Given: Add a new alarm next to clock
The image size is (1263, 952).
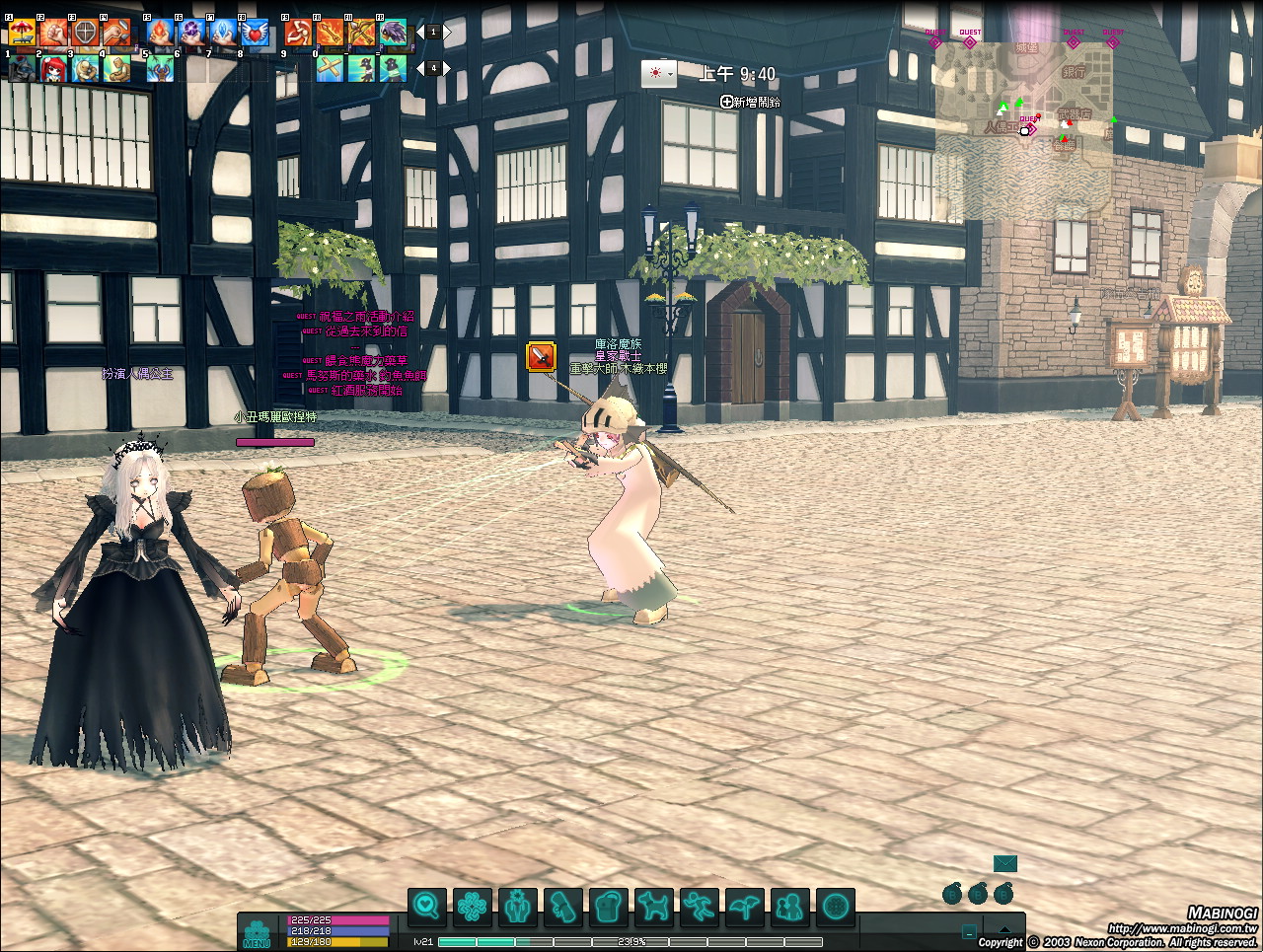Looking at the screenshot, I should [x=750, y=102].
